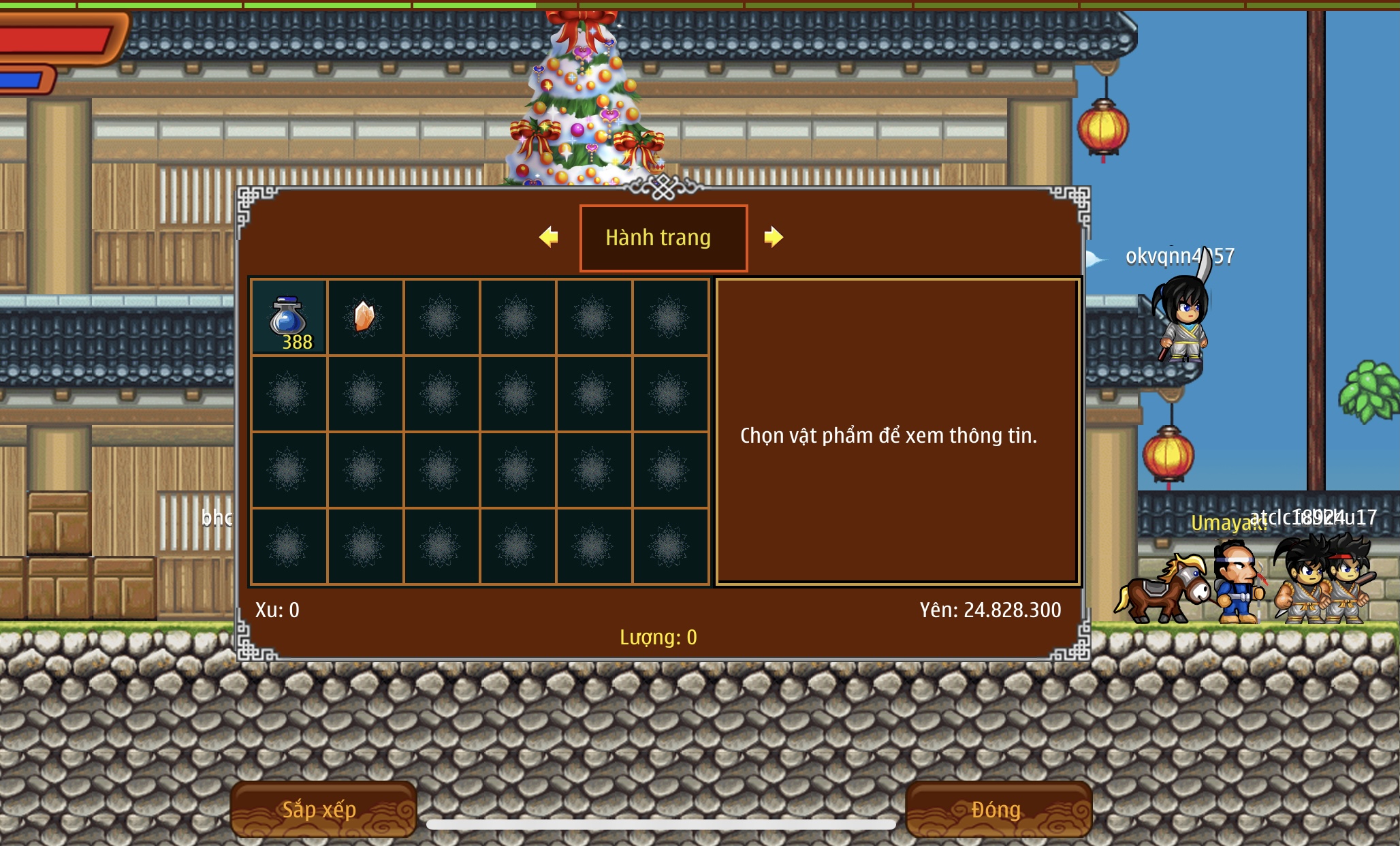Select the orange crystal item slot
The image size is (1400, 846).
click(x=365, y=317)
